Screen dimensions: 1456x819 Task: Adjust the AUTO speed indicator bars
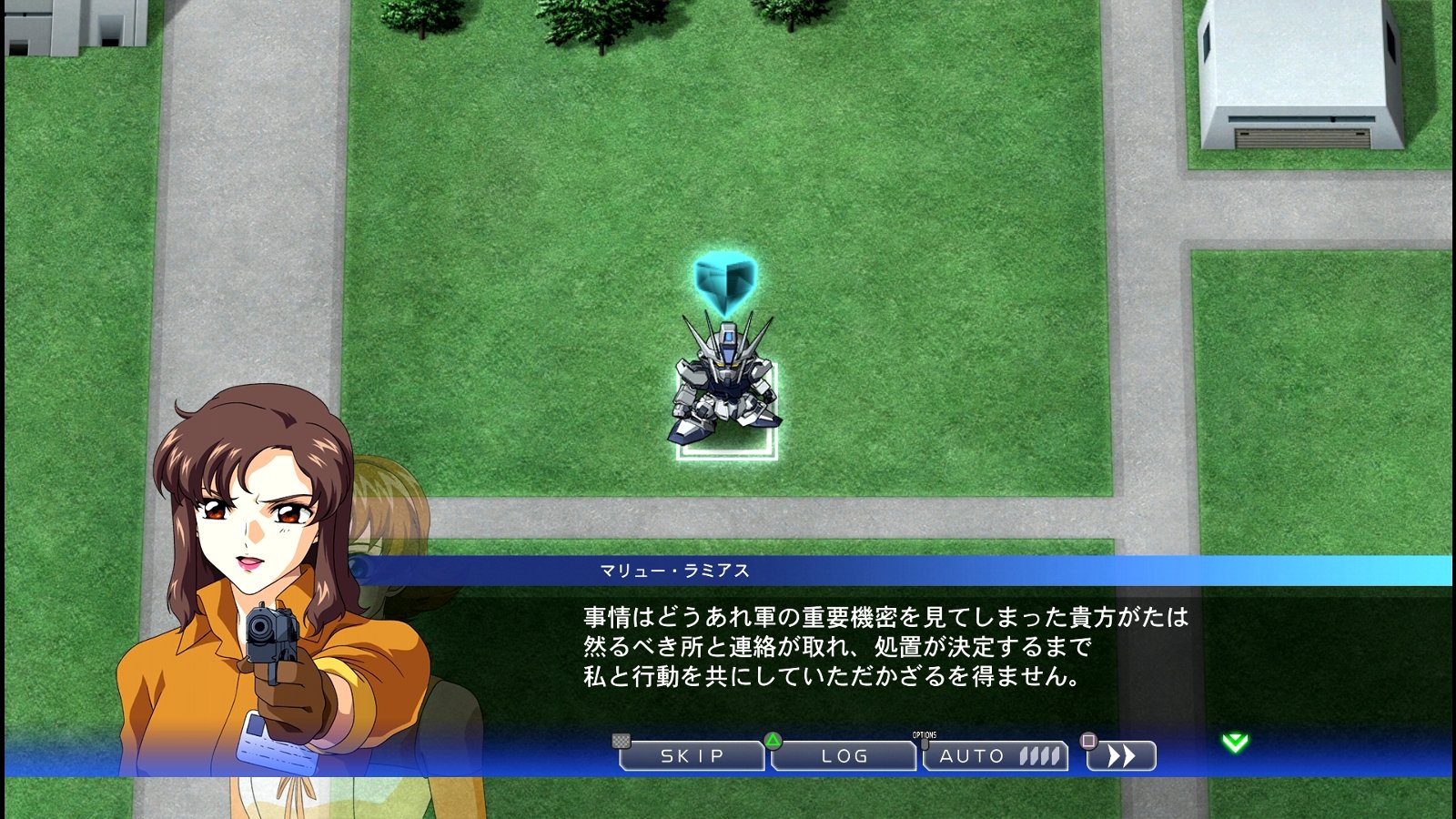click(x=1037, y=755)
